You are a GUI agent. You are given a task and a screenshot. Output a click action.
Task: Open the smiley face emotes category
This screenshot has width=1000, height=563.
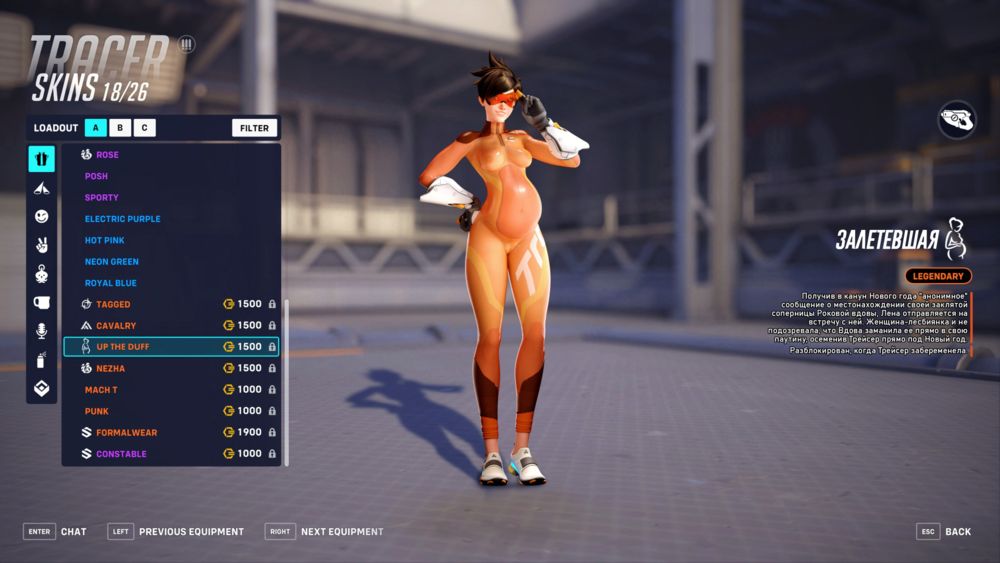tap(41, 216)
